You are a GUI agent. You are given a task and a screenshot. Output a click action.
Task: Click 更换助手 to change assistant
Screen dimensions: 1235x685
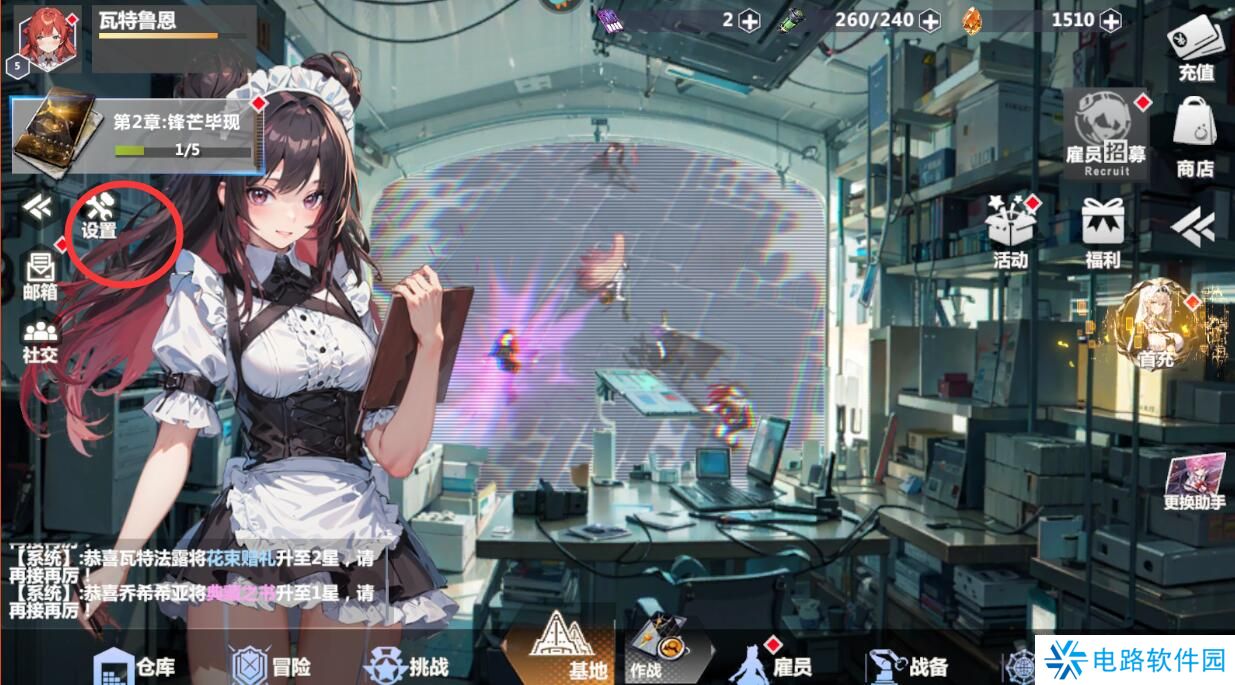pos(1194,483)
